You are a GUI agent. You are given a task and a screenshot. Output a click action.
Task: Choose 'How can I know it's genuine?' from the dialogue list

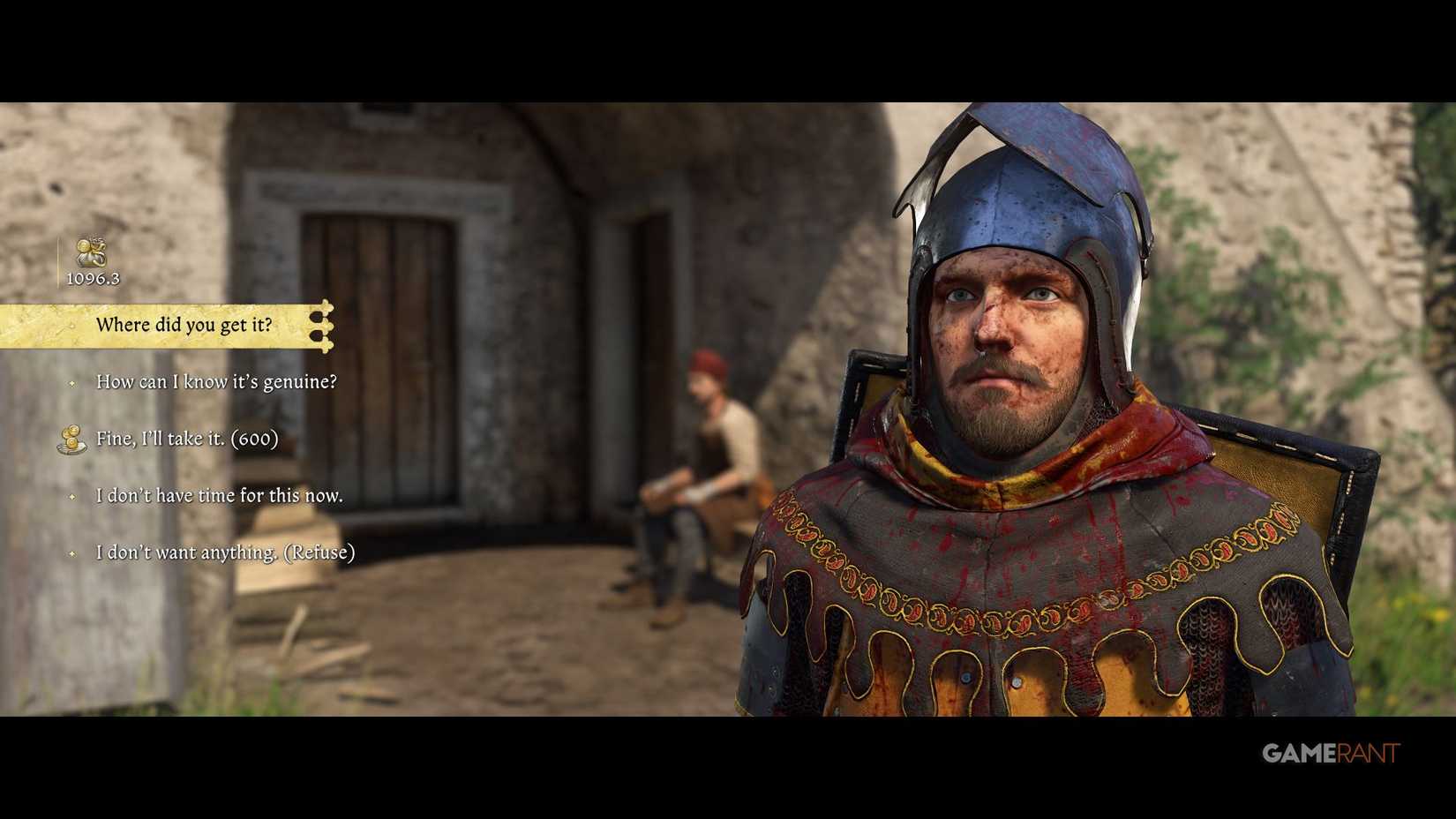tap(216, 383)
